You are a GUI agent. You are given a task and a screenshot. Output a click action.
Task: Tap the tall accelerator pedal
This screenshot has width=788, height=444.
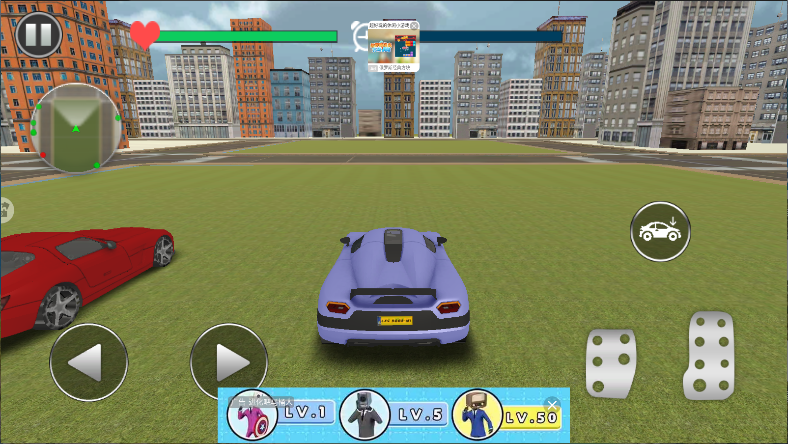pos(710,353)
